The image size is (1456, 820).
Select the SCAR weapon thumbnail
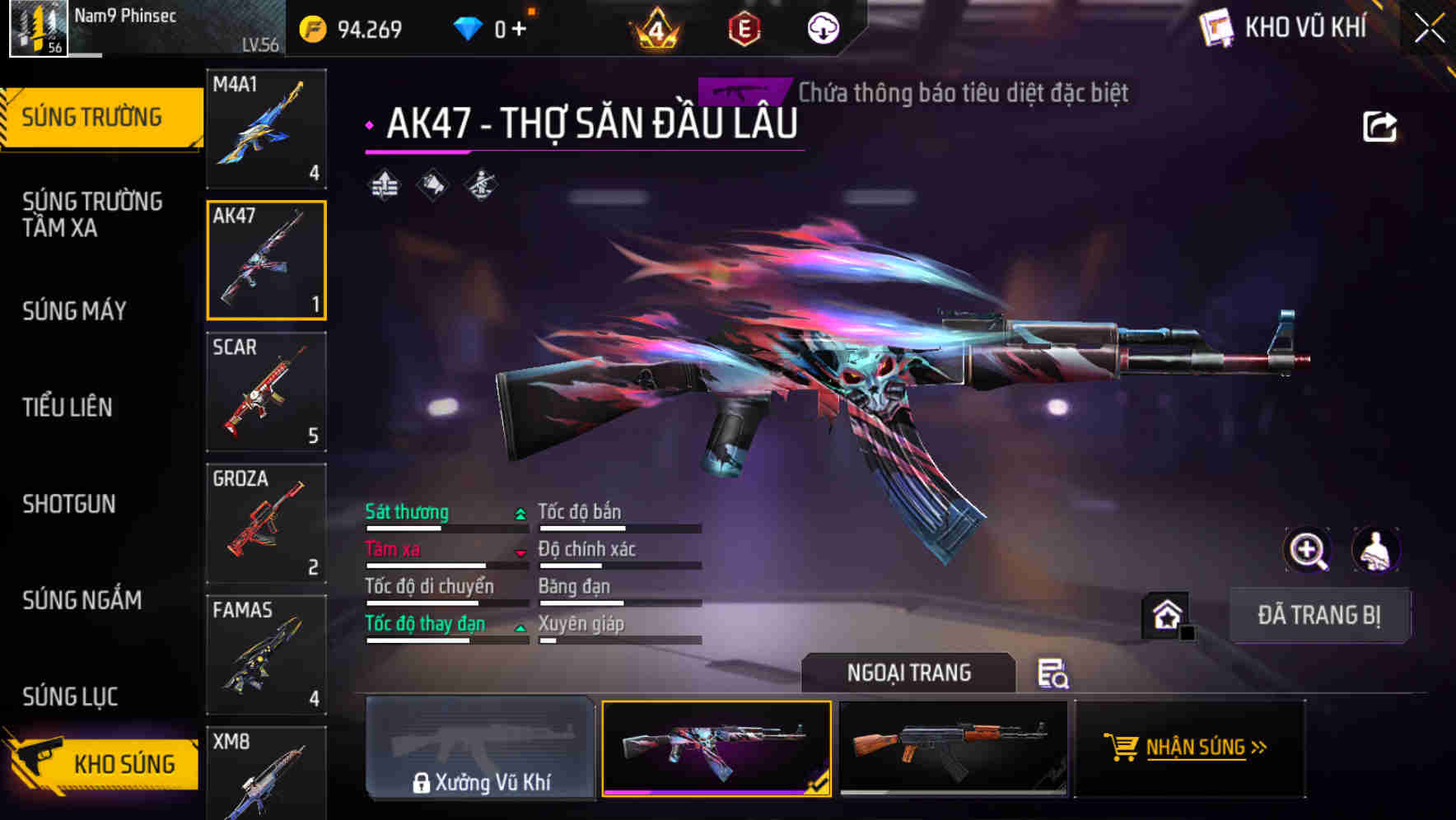266,393
